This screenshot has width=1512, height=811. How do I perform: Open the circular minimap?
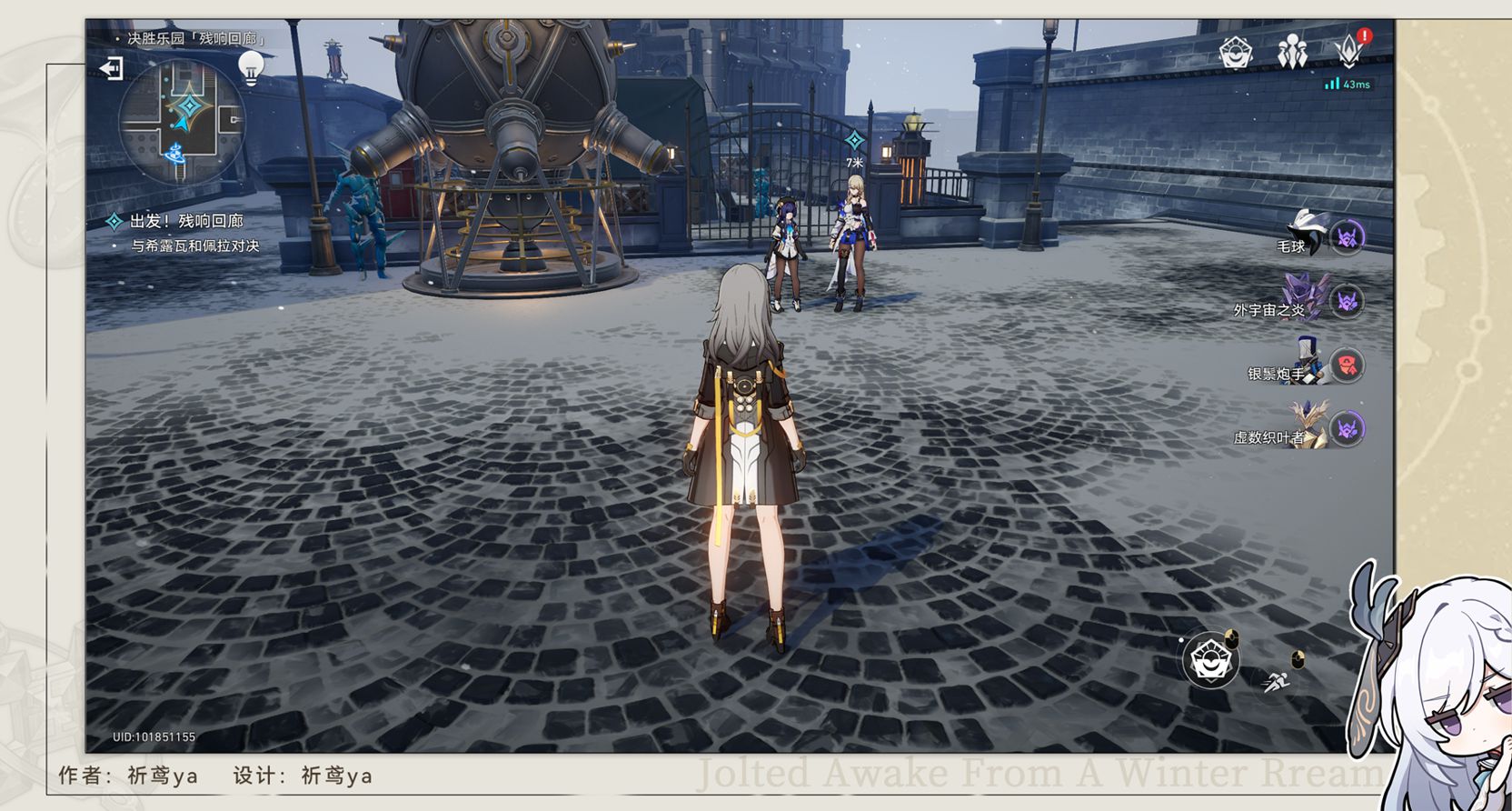tap(182, 120)
